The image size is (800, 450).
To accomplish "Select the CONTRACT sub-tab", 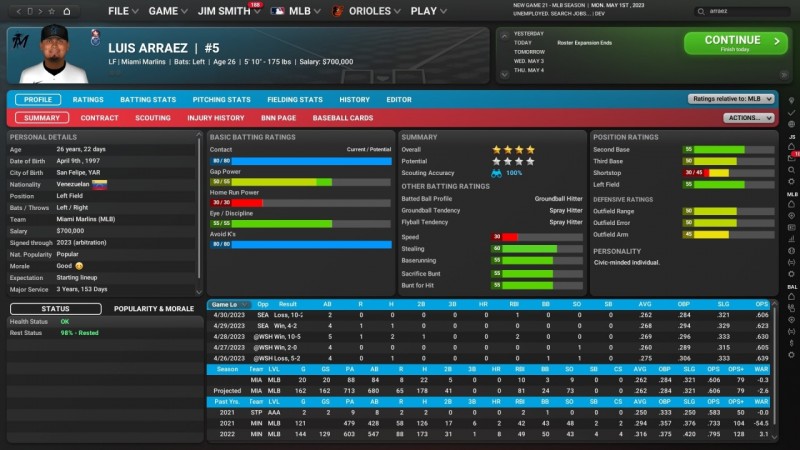I will click(x=100, y=118).
